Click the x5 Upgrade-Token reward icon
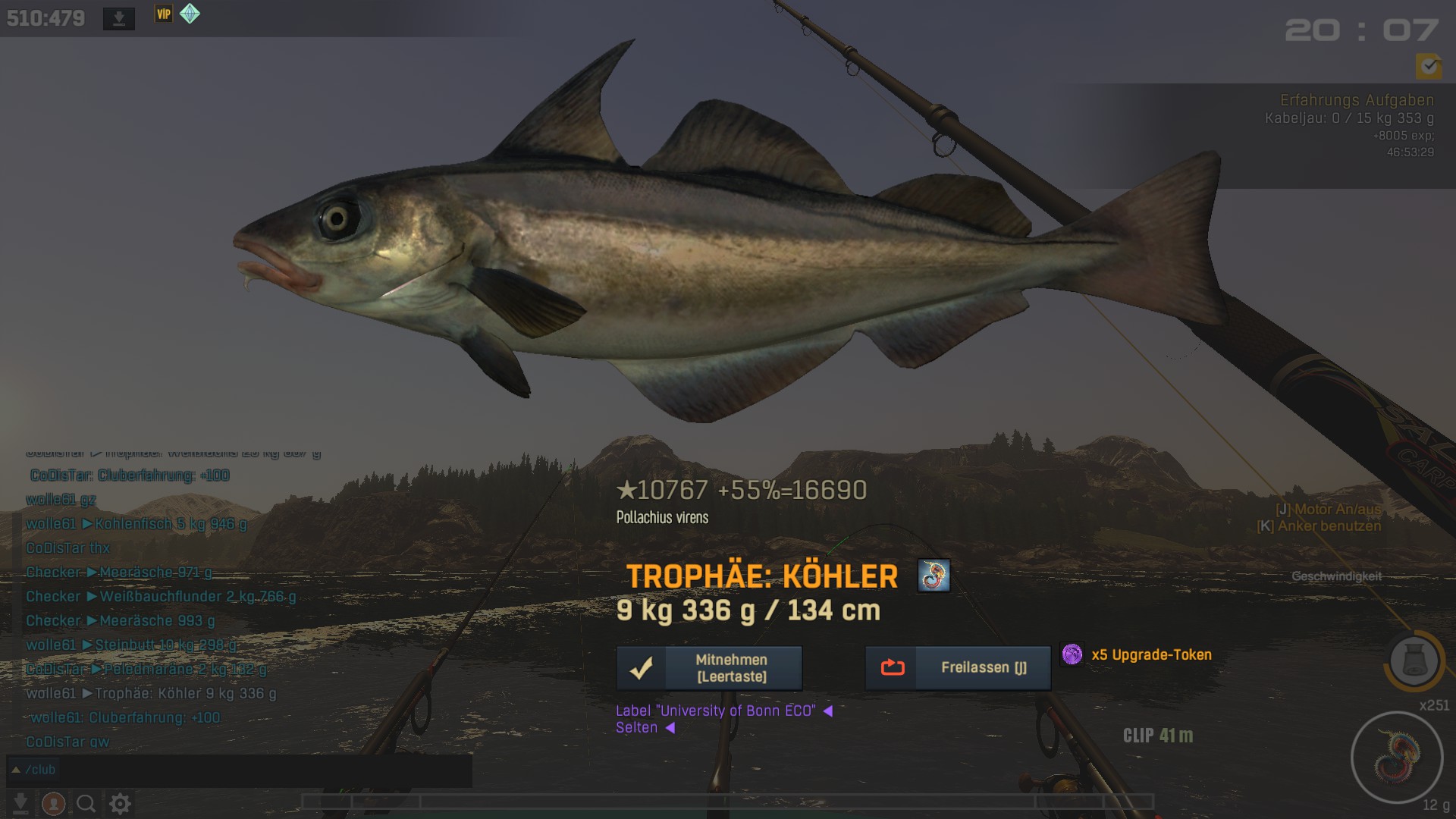 (x=1072, y=654)
